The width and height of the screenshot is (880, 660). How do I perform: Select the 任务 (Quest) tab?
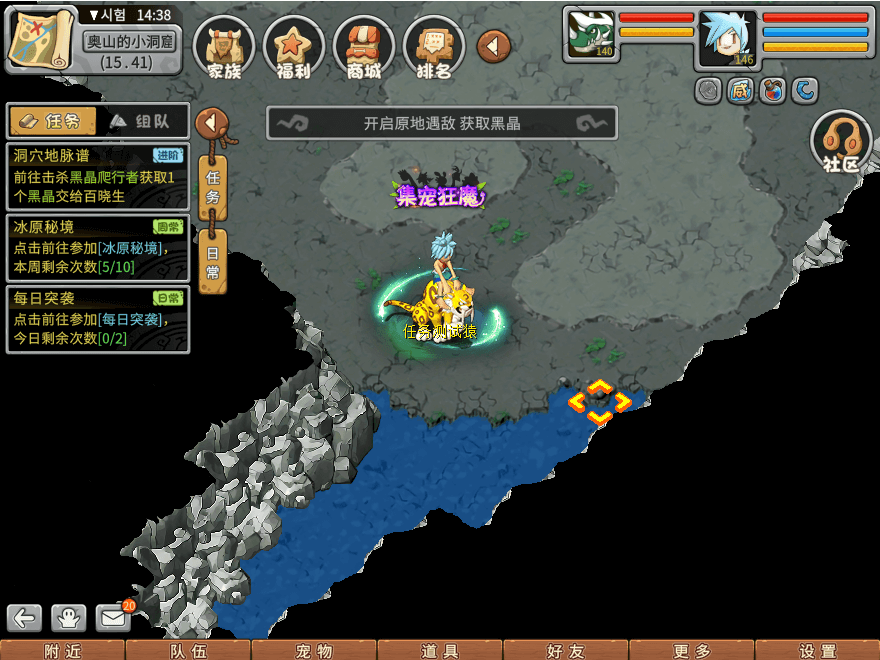[x=53, y=121]
